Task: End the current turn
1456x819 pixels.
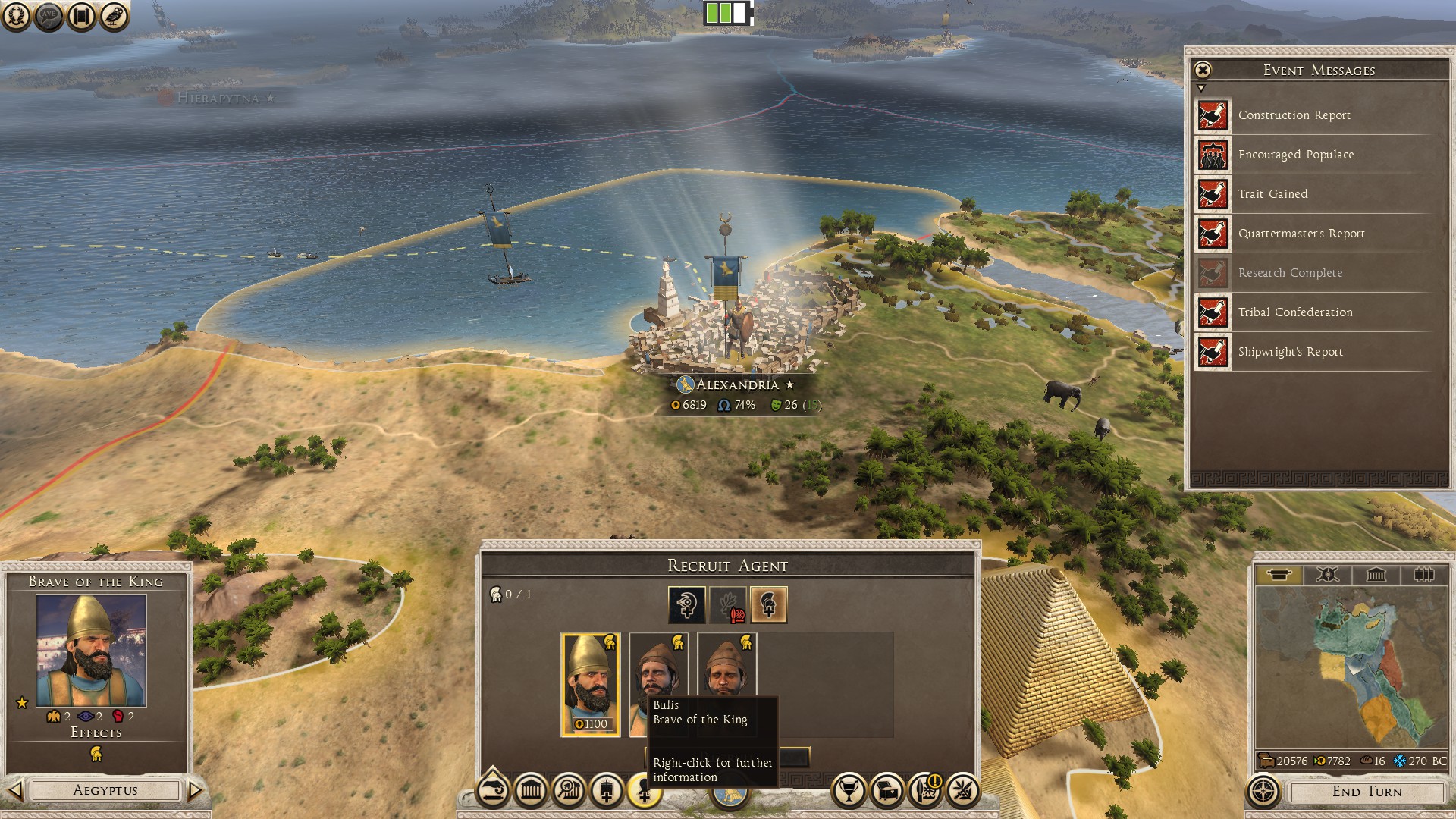Action: 1367,792
